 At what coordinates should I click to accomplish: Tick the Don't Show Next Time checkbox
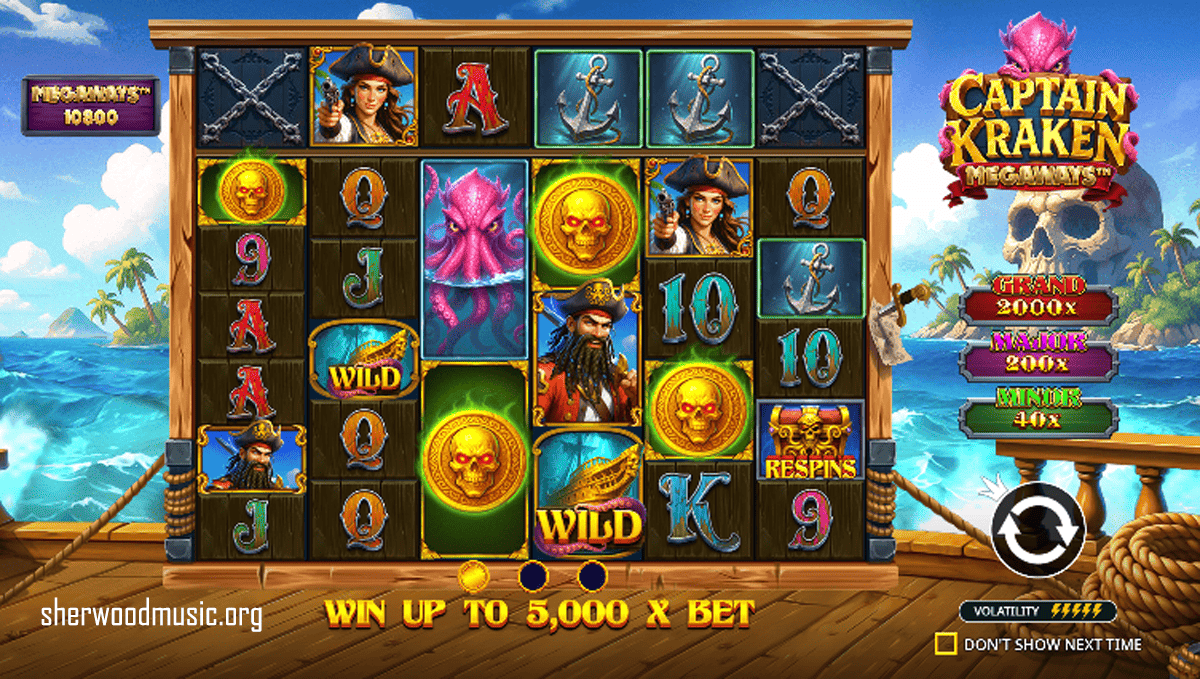945,644
